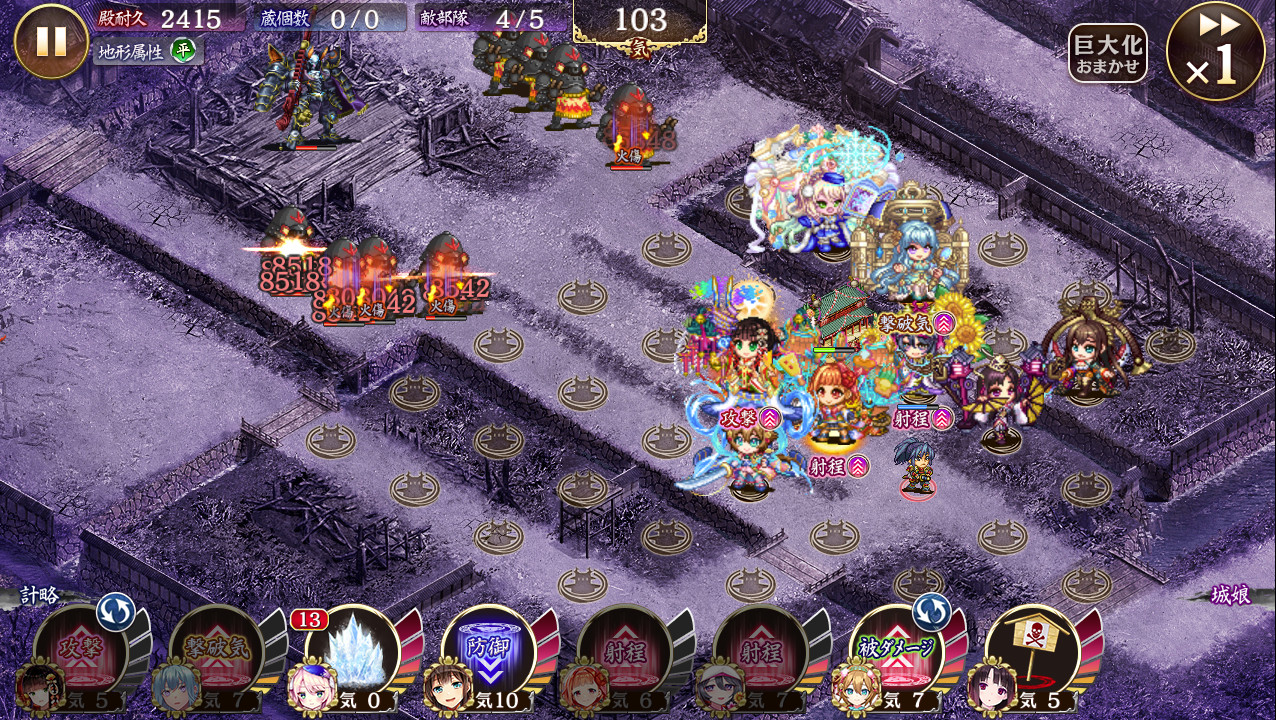
Task: Toggle the 巨大化おまかせ auto-enlarge button
Action: coord(1107,53)
